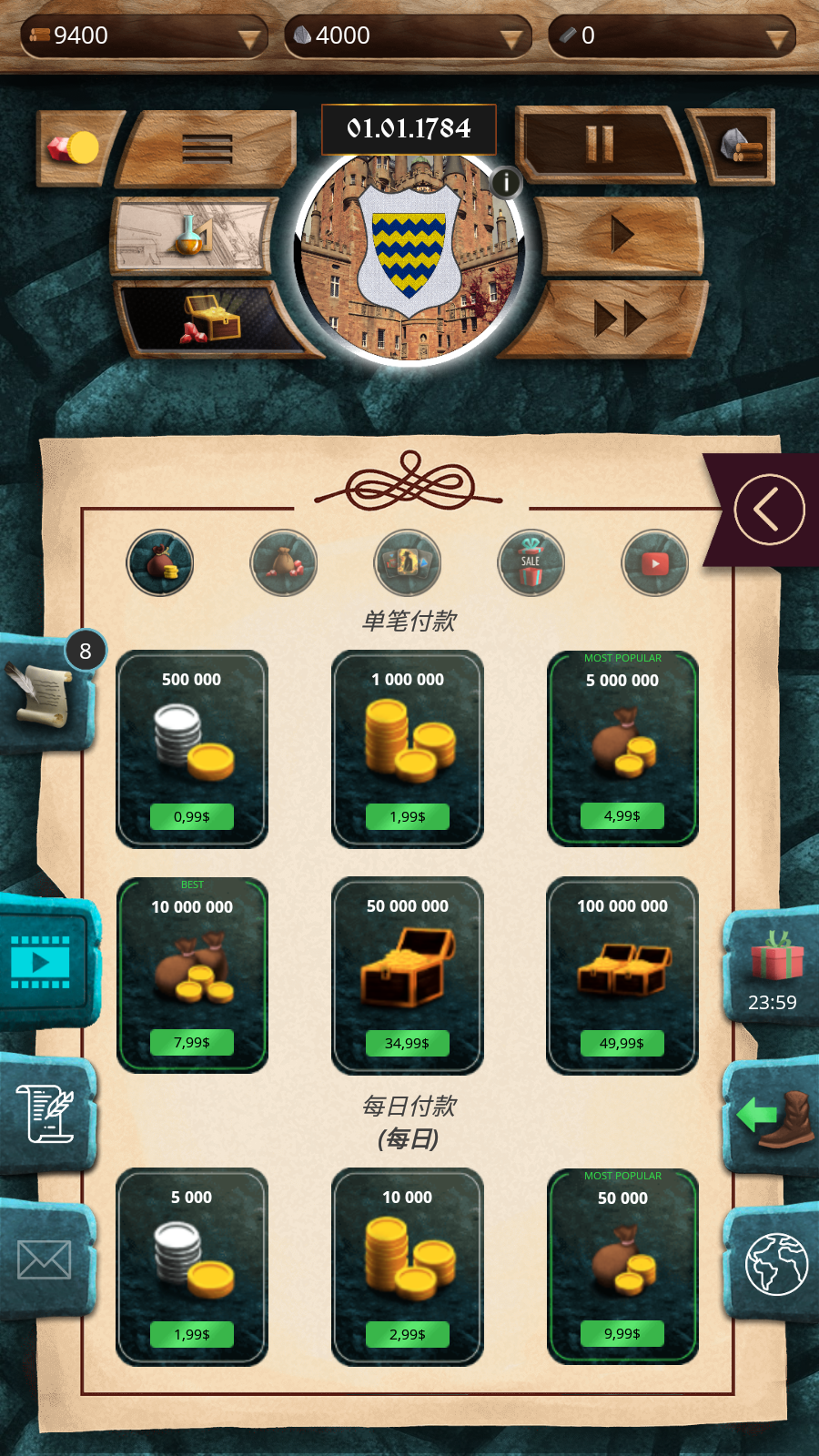Activate fast-forward speed
This screenshot has height=1456, width=819.
619,318
